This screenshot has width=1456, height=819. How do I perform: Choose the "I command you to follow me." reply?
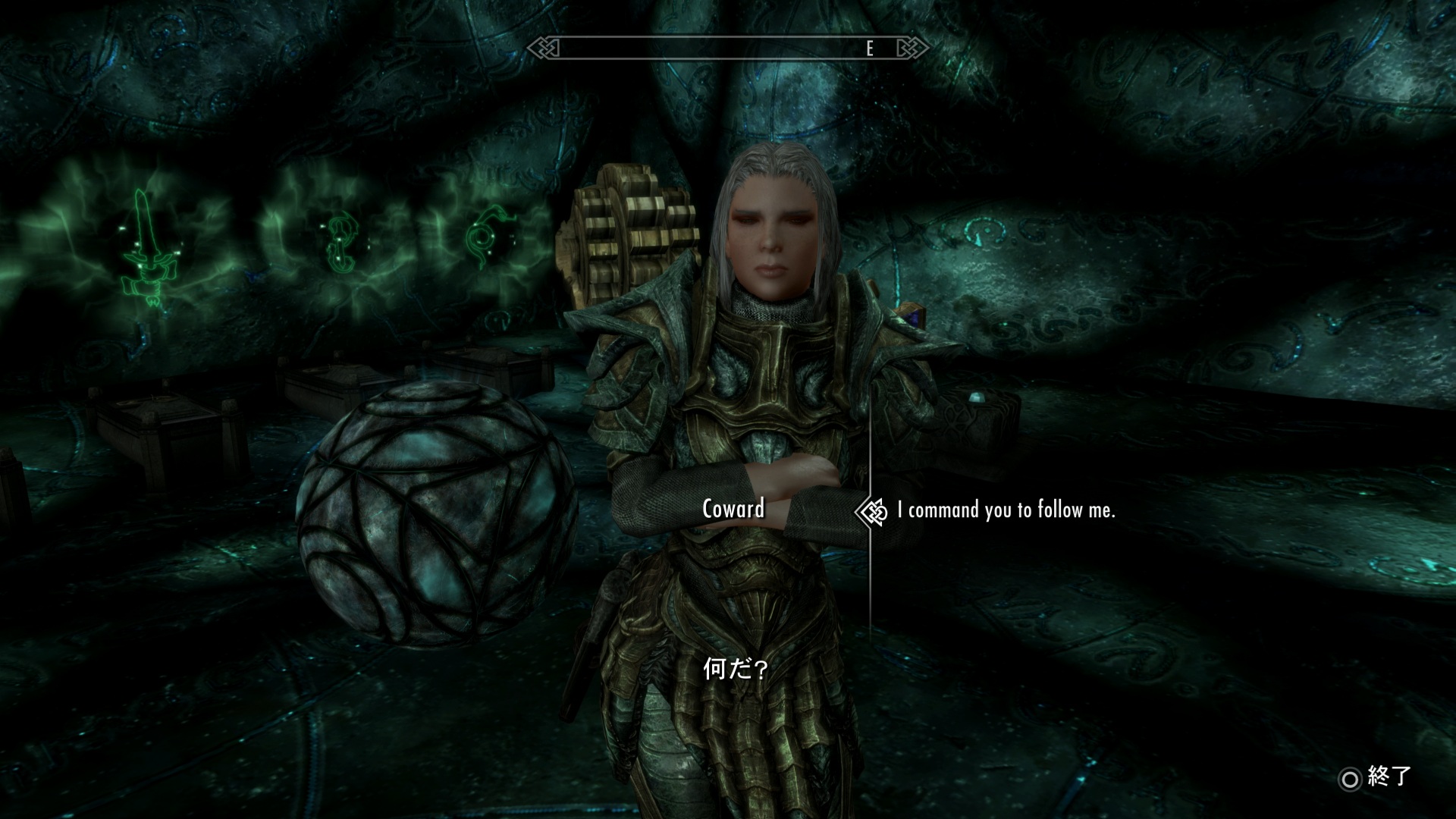1006,510
